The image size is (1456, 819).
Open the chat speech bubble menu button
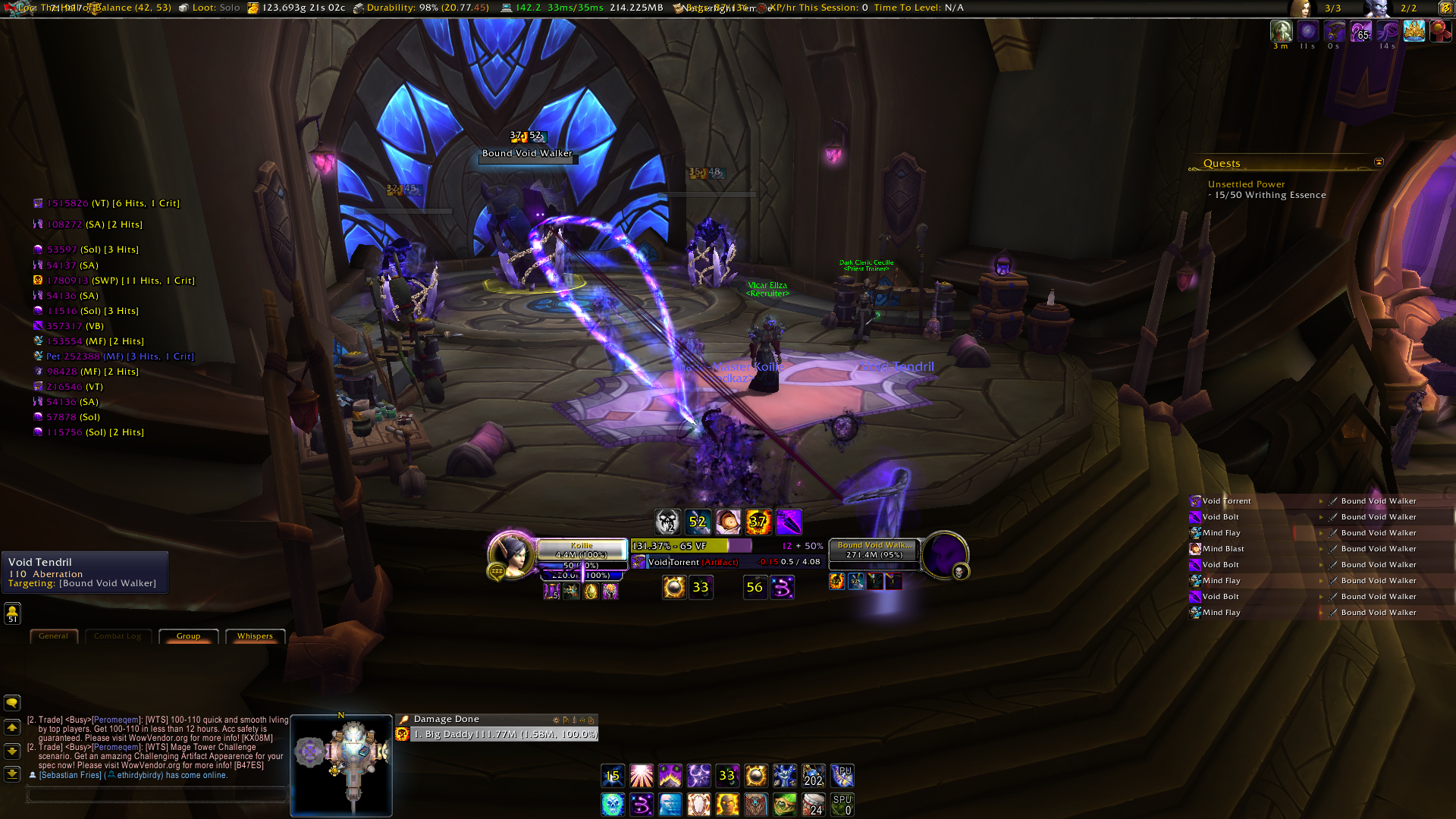click(12, 703)
